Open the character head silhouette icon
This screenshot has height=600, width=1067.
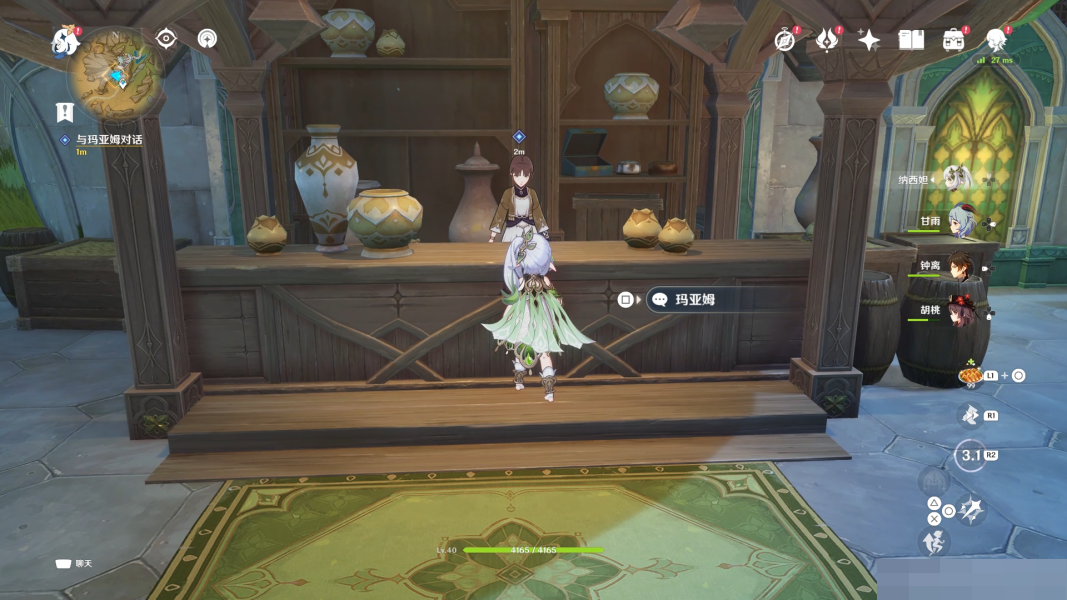[995, 40]
